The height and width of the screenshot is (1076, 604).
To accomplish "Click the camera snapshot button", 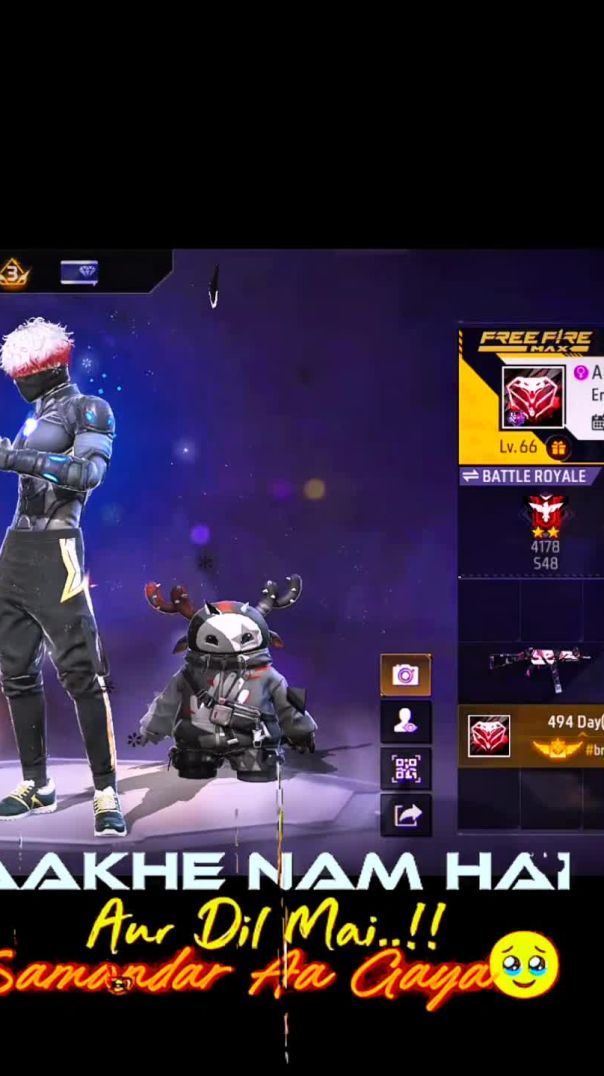I will tap(405, 675).
